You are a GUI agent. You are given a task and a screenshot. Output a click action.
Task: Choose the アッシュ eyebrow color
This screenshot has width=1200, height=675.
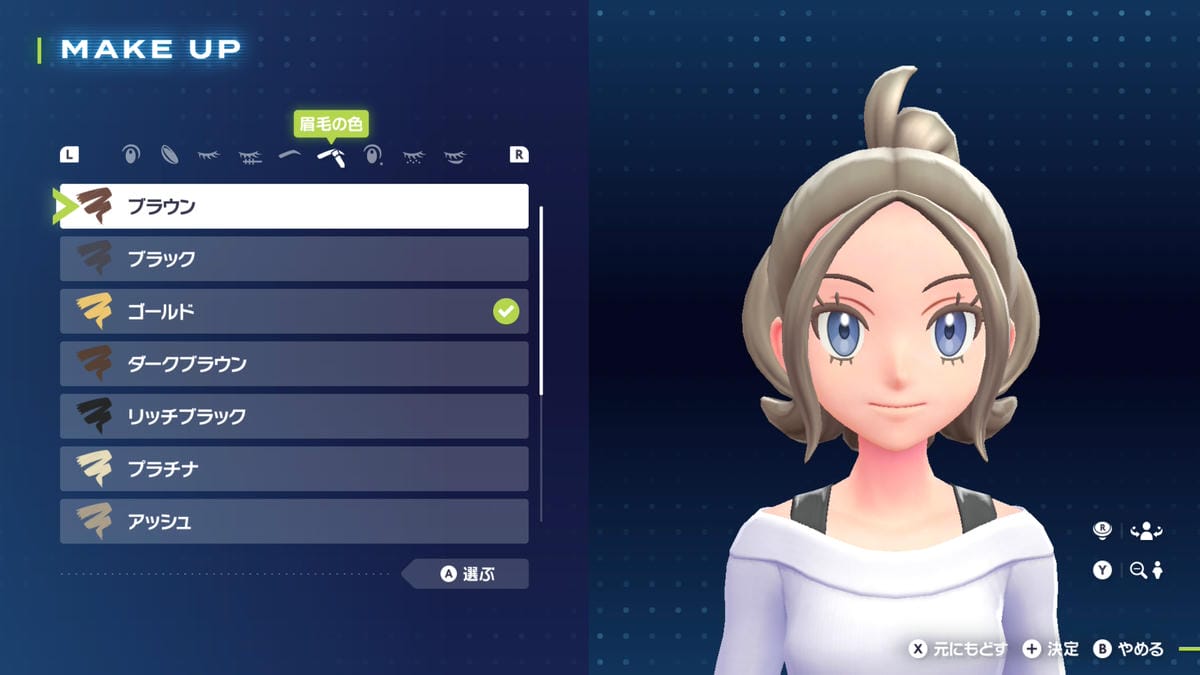293,521
